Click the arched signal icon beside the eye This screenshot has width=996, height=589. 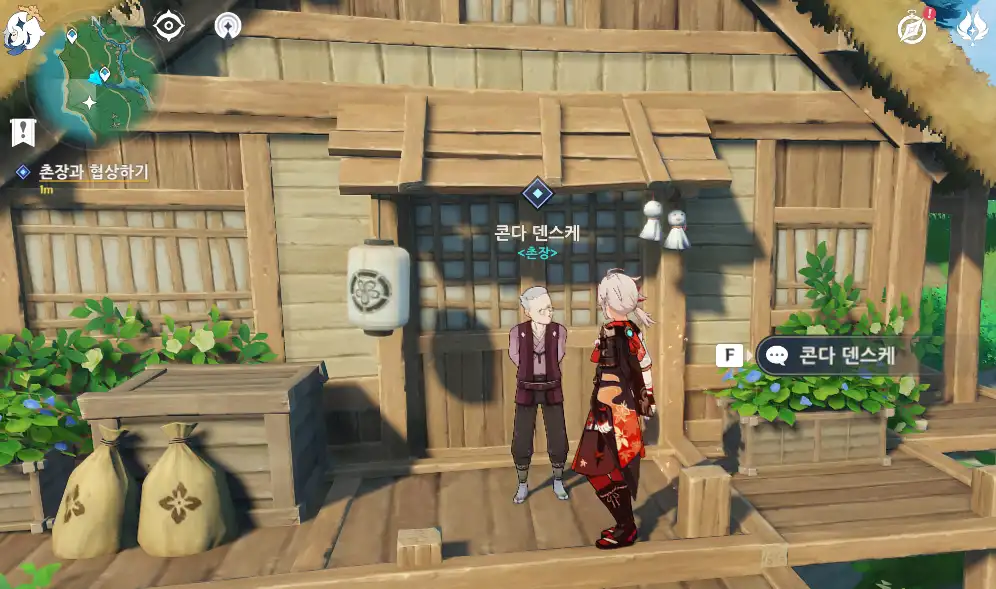pyautogui.click(x=229, y=25)
